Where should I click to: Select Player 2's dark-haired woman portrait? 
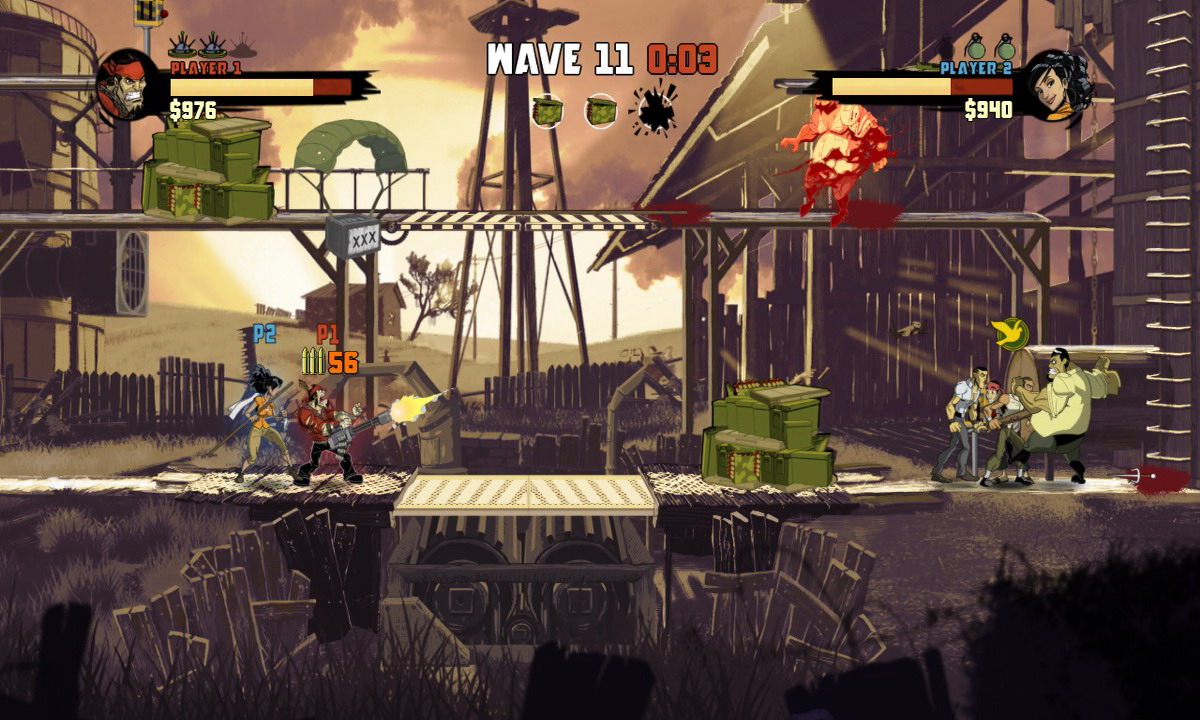(x=1058, y=85)
